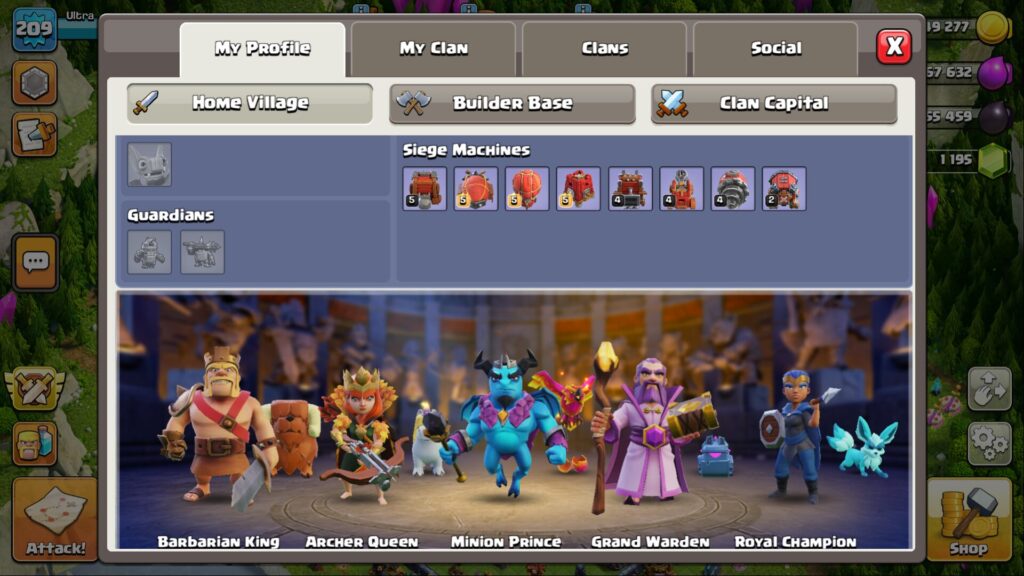This screenshot has width=1024, height=576.
Task: Tap the Attack! map button
Action: pos(54,519)
